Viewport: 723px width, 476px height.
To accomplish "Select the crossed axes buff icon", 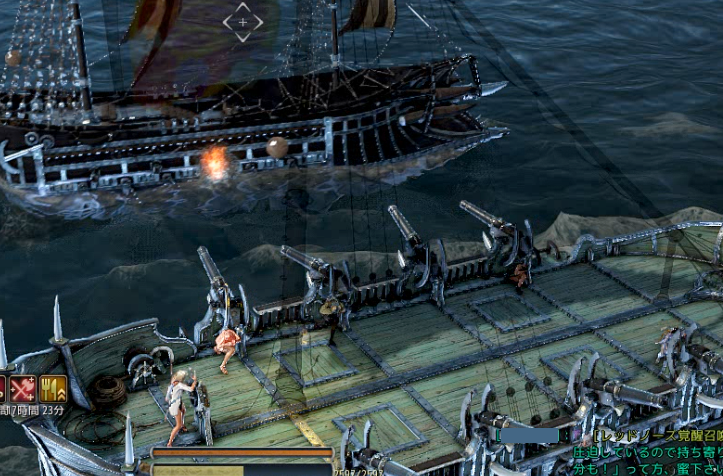I will [x=23, y=388].
